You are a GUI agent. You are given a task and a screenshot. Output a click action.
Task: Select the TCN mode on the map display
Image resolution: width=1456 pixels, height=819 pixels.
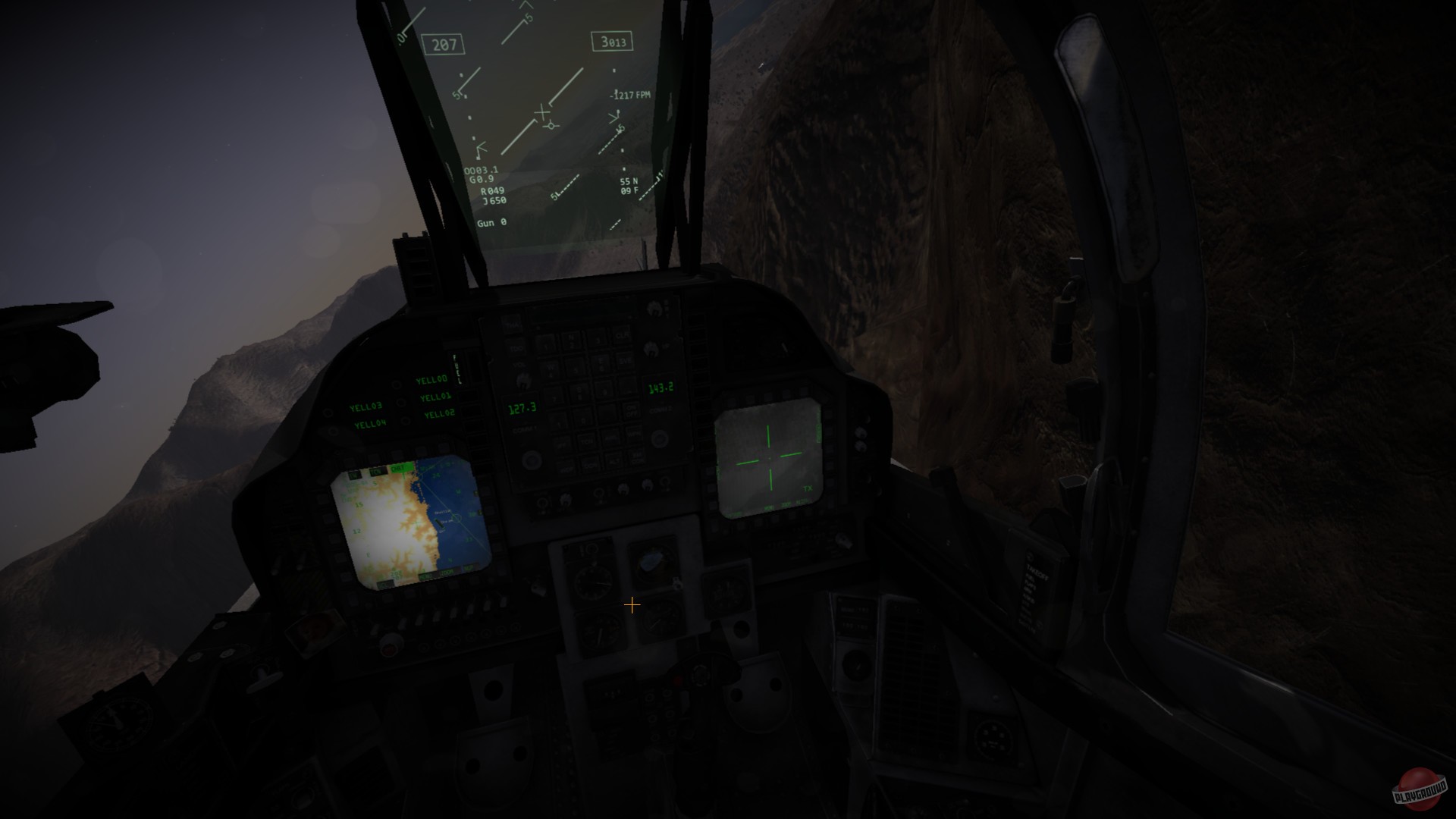tap(377, 471)
